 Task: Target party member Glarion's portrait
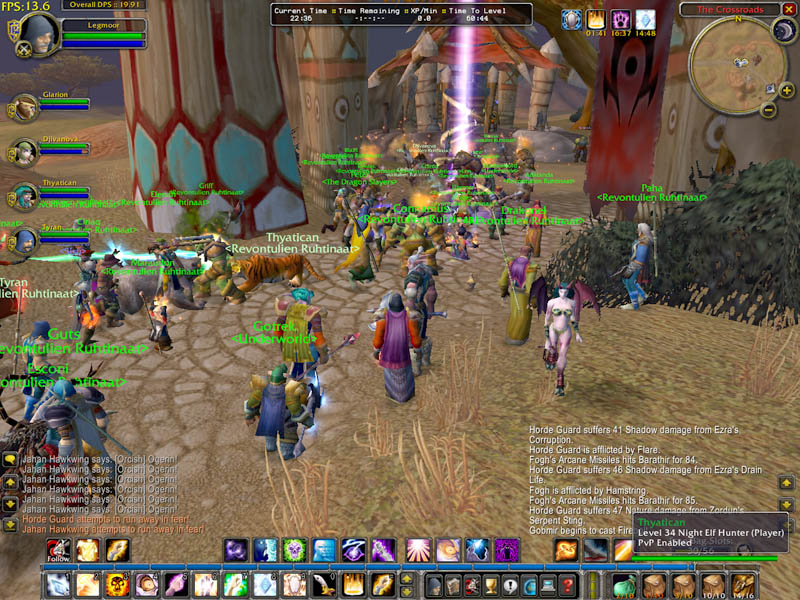point(24,108)
